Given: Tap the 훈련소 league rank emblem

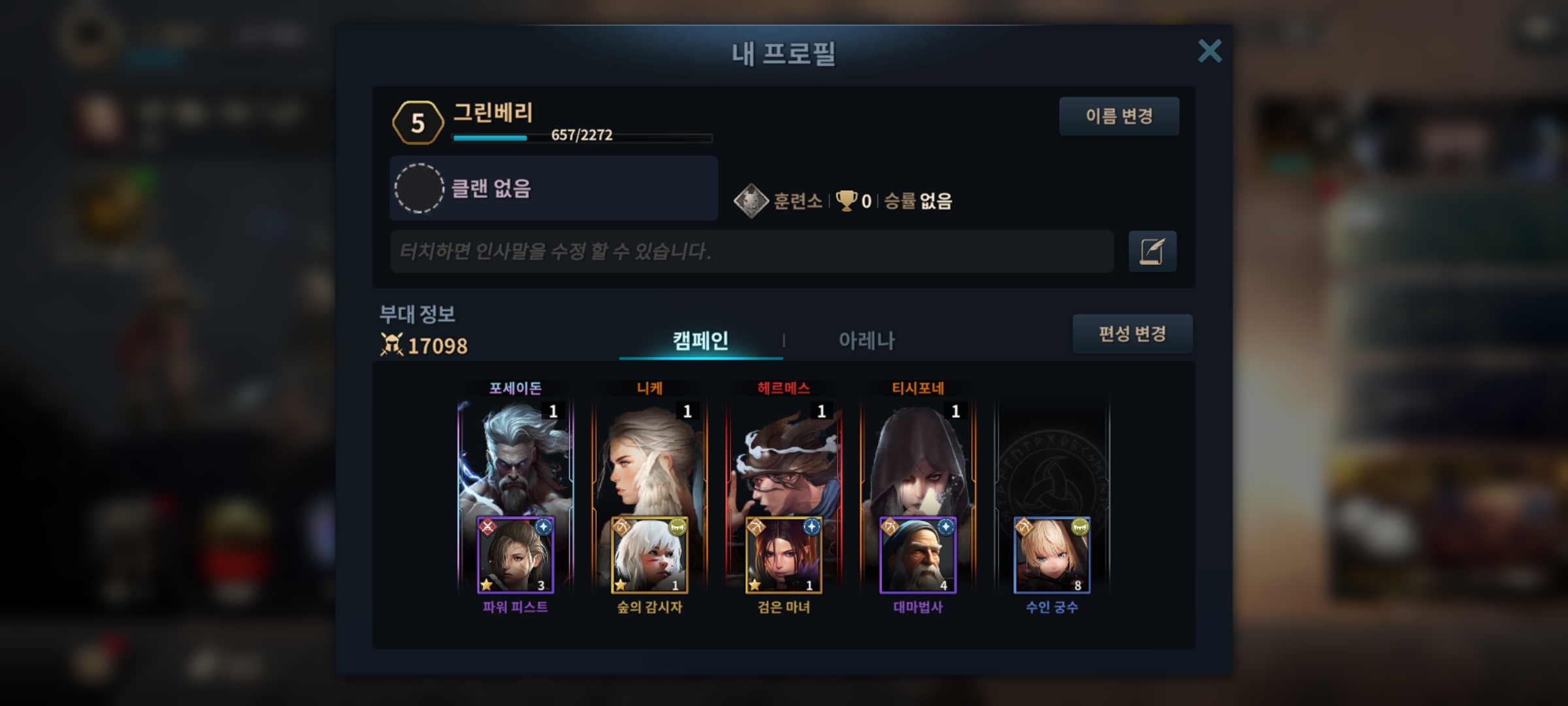Looking at the screenshot, I should pos(751,201).
